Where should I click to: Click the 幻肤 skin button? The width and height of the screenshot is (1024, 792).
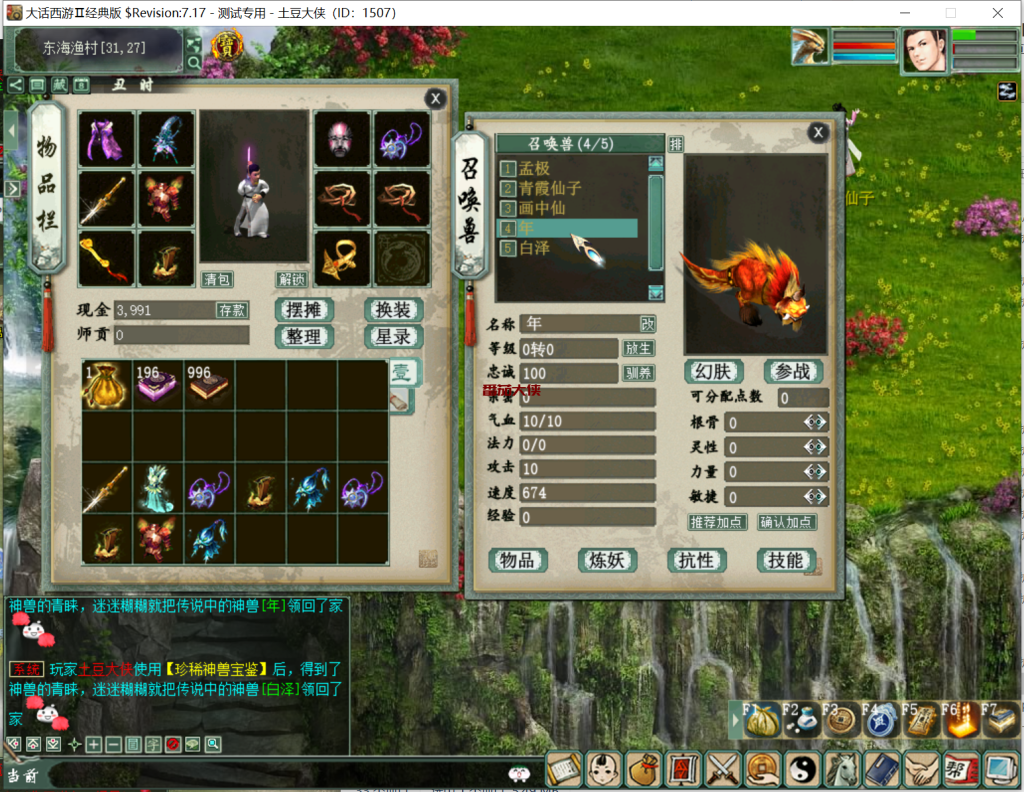(x=714, y=371)
